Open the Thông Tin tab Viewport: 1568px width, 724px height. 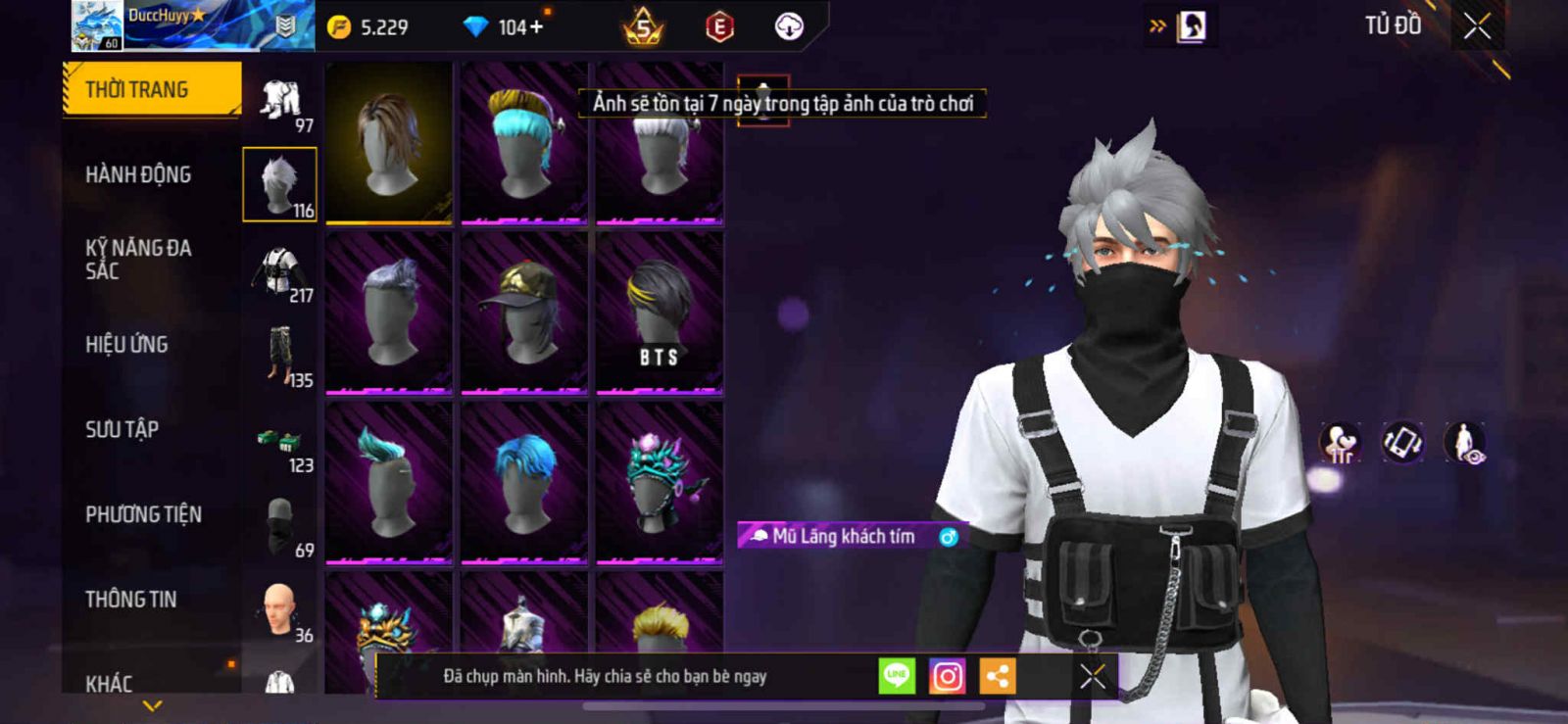(130, 600)
